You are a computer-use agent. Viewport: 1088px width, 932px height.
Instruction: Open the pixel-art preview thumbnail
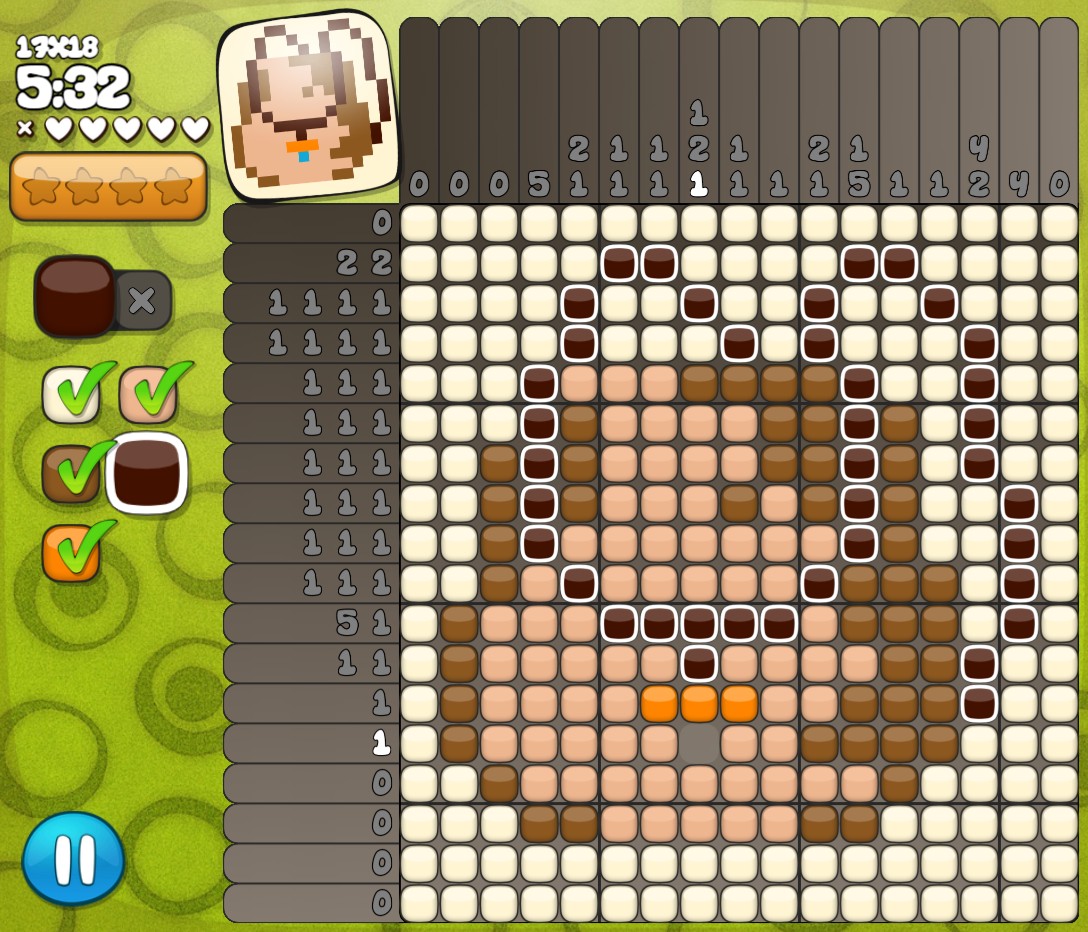[x=307, y=106]
